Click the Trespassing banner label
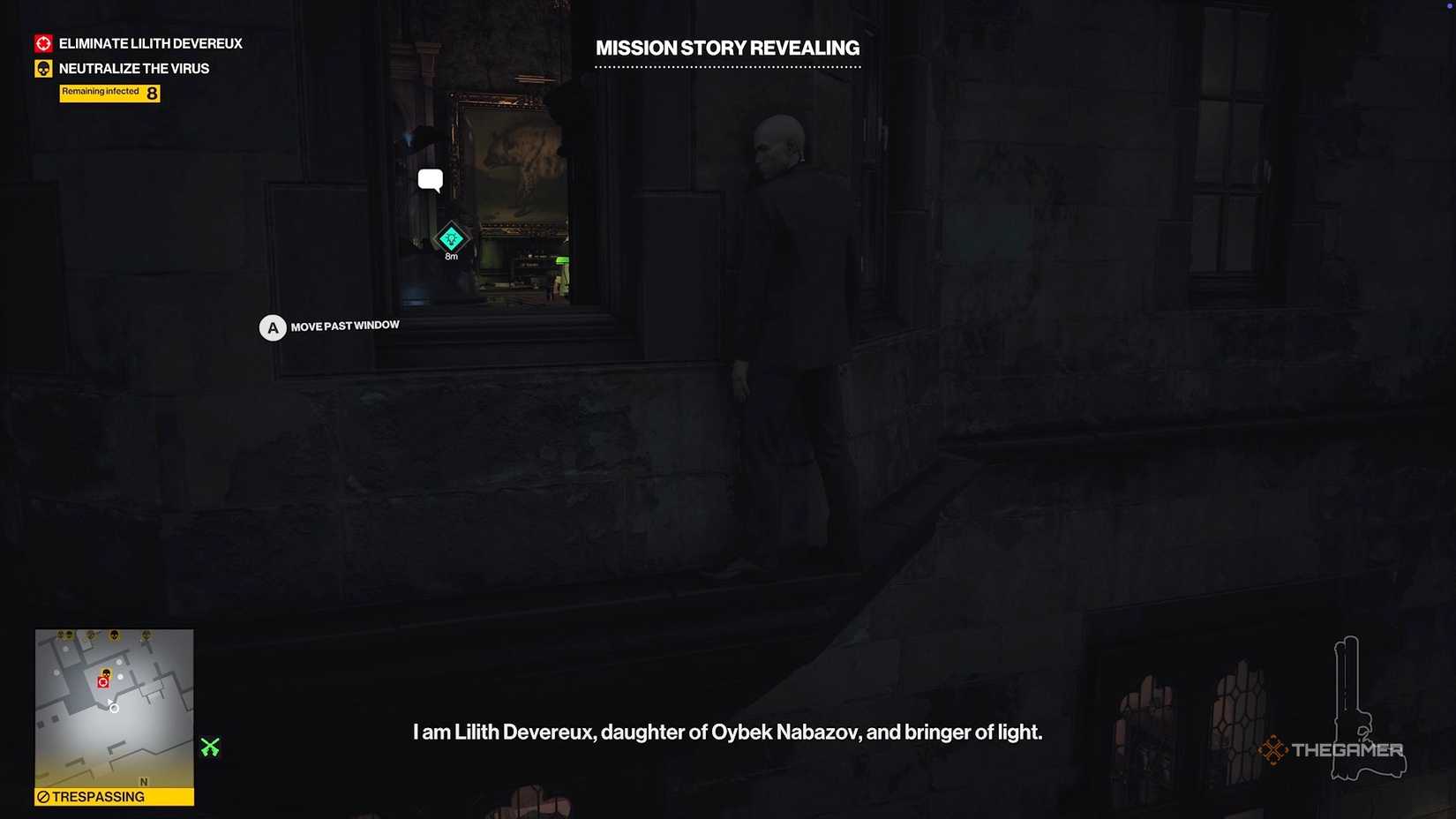The height and width of the screenshot is (819, 1456). click(97, 796)
